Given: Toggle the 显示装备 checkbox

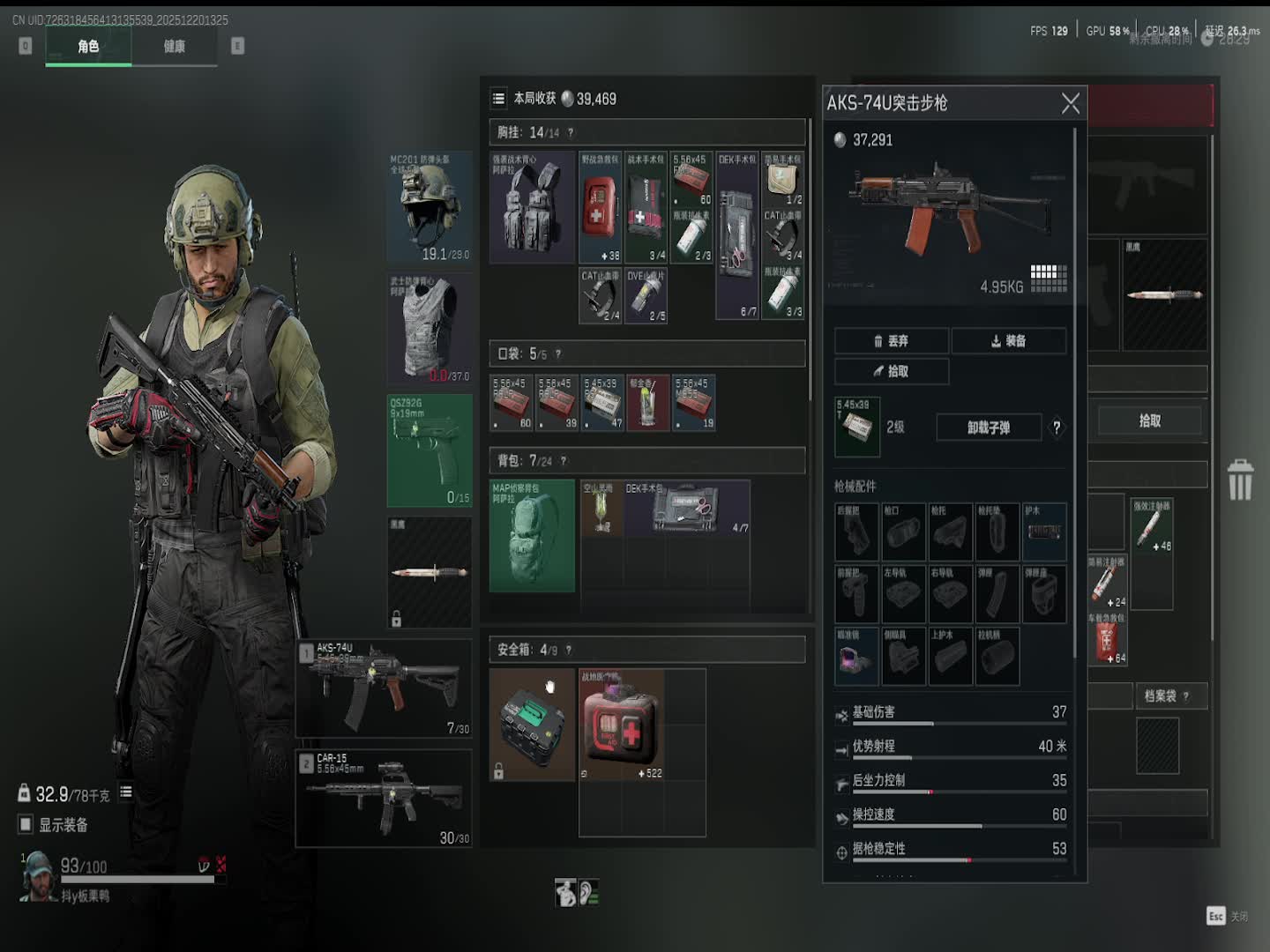Looking at the screenshot, I should pyautogui.click(x=26, y=825).
